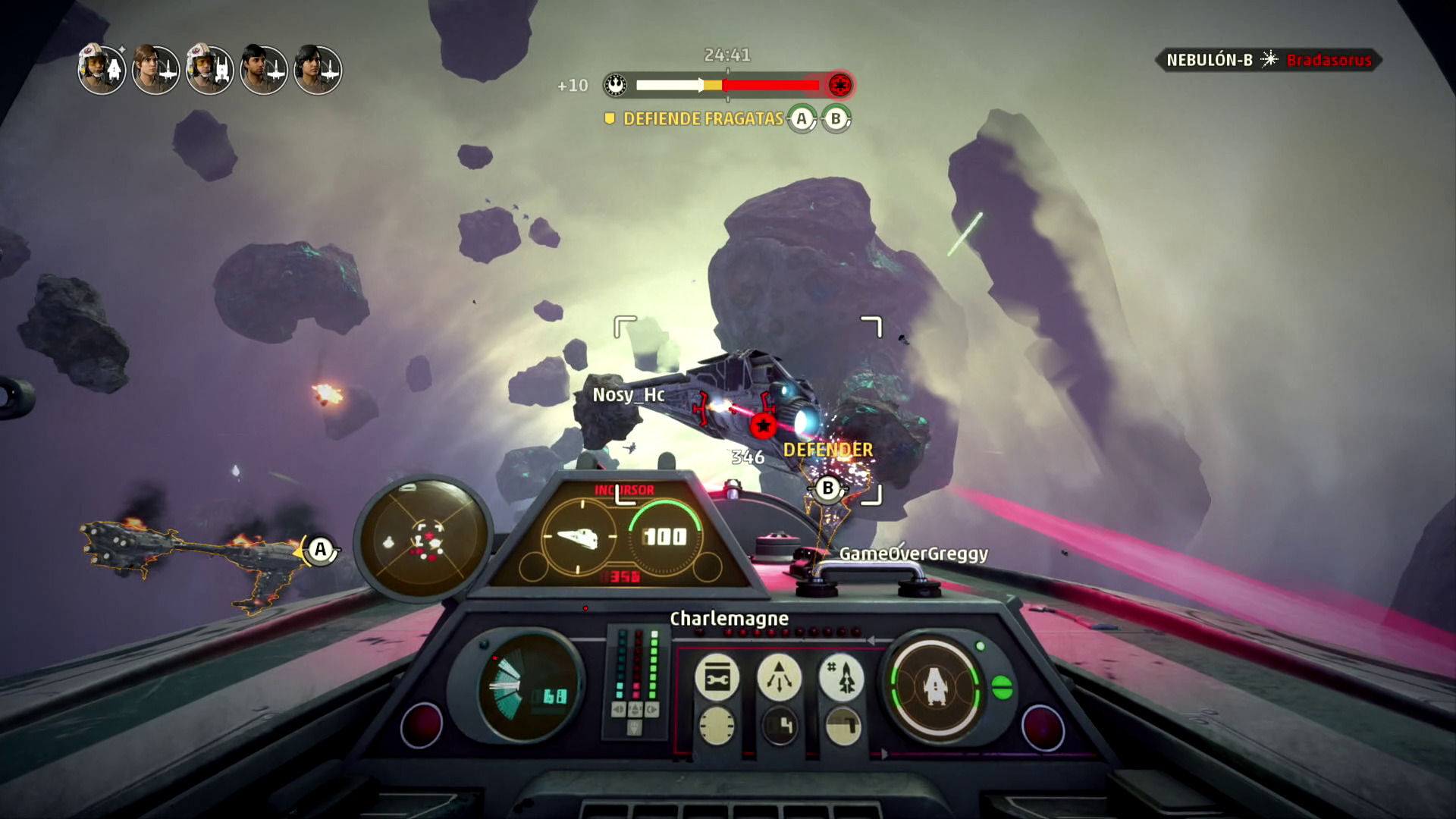The height and width of the screenshot is (819, 1456).
Task: Select the DEFIENDE FRAGATAS objective tracker
Action: click(x=702, y=119)
